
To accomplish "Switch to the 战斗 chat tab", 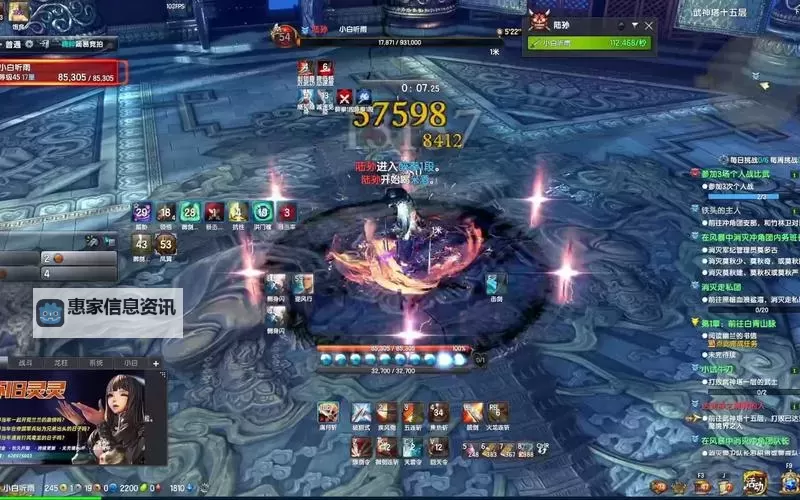I will click(26, 363).
